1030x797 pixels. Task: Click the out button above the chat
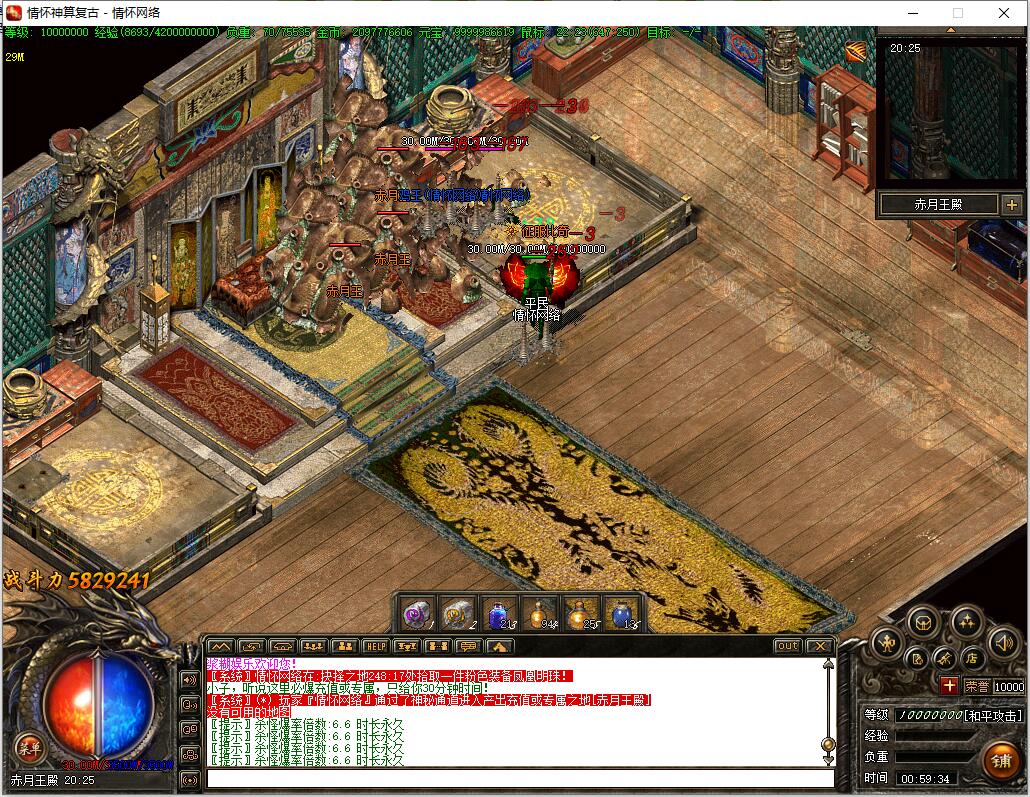tap(788, 646)
